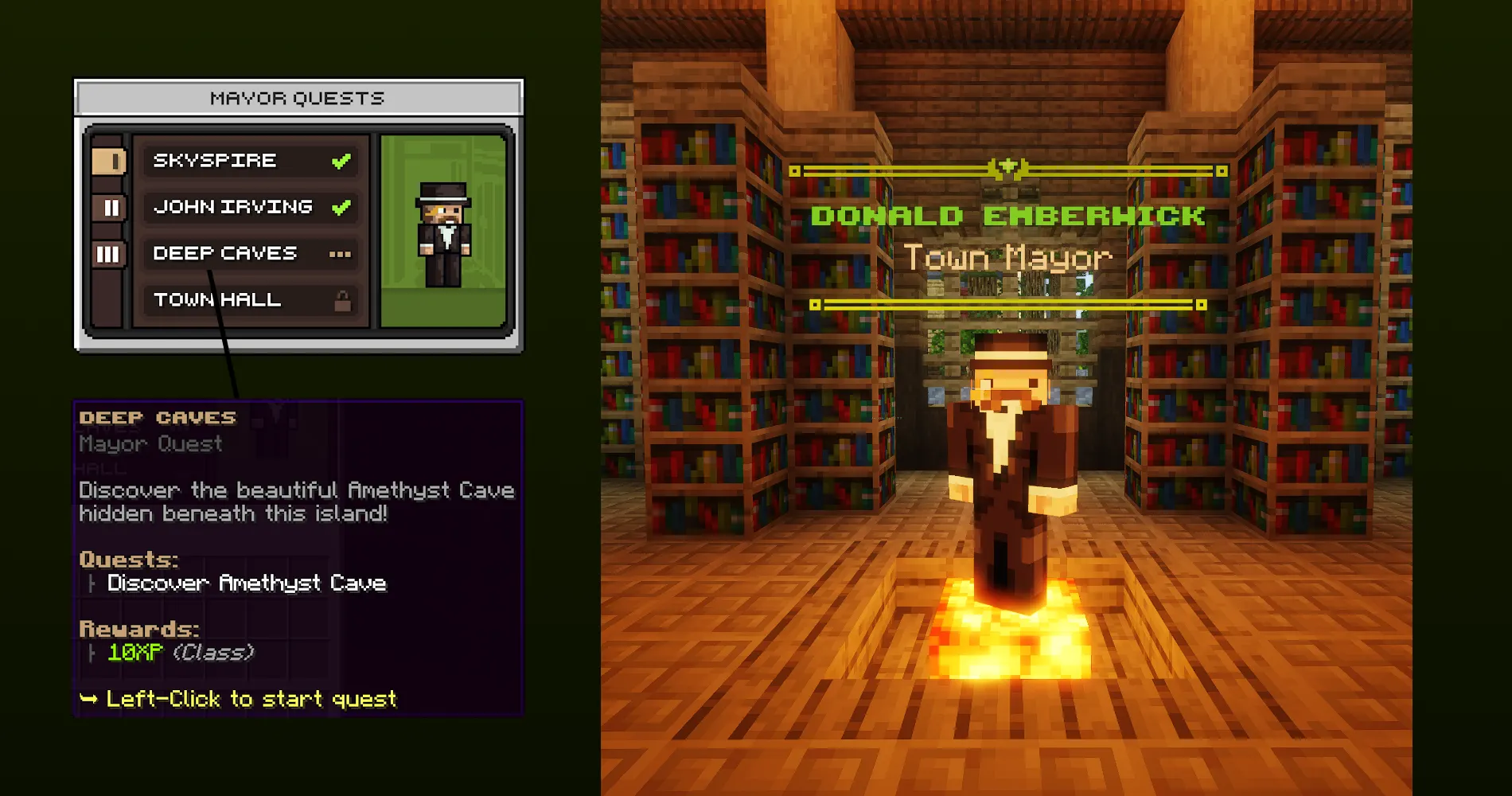Switch to the chapter II tab

[110, 209]
